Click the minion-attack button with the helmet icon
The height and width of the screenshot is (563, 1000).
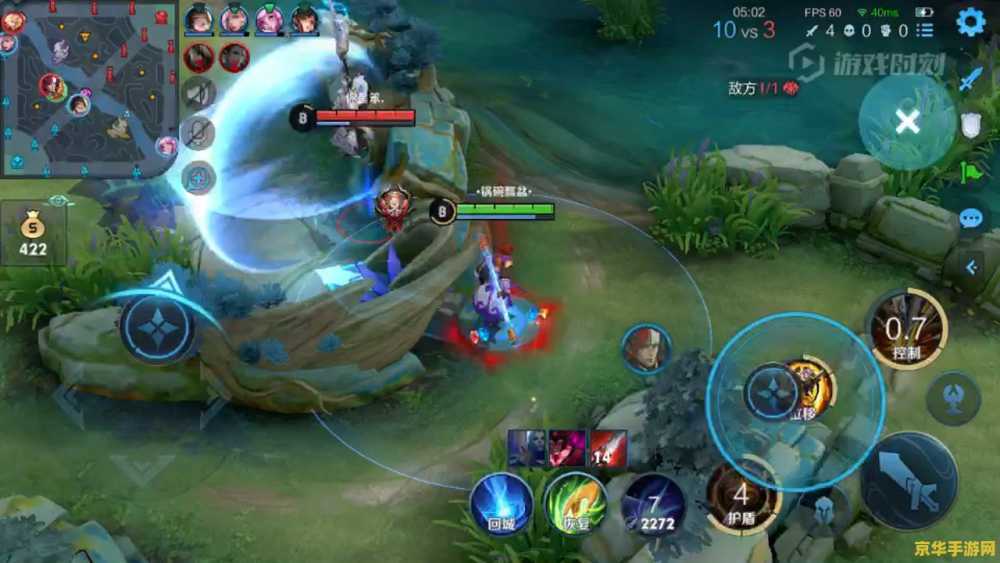click(826, 509)
